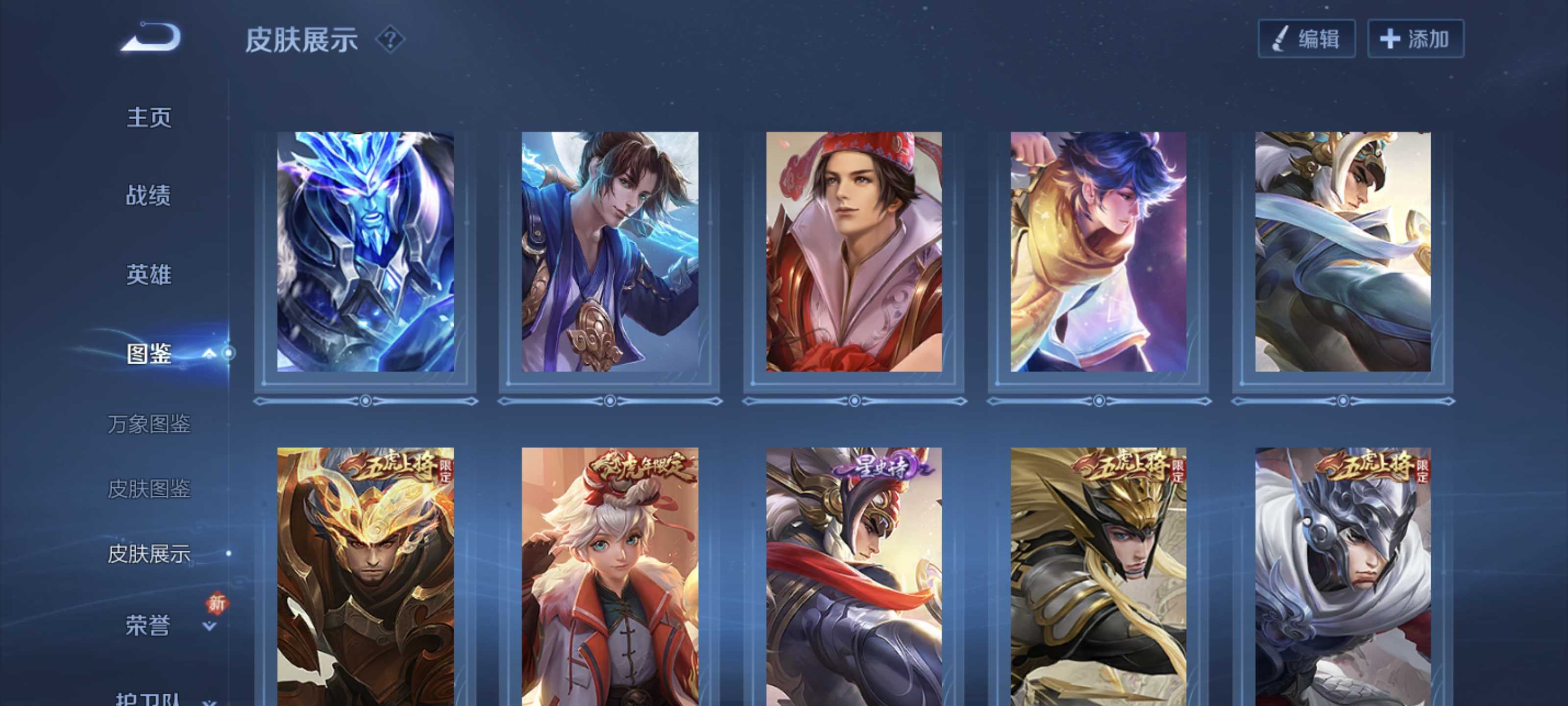Open the 战绩 tab
The height and width of the screenshot is (706, 1568).
click(x=149, y=196)
